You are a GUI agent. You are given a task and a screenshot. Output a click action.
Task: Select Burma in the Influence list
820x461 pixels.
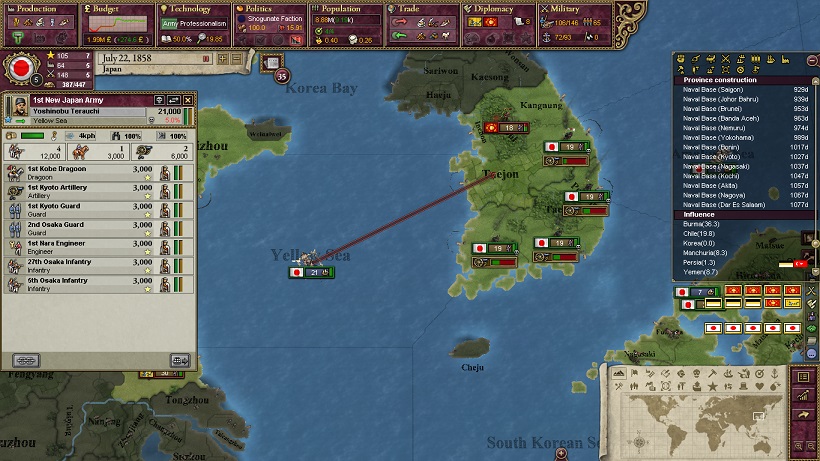click(705, 225)
